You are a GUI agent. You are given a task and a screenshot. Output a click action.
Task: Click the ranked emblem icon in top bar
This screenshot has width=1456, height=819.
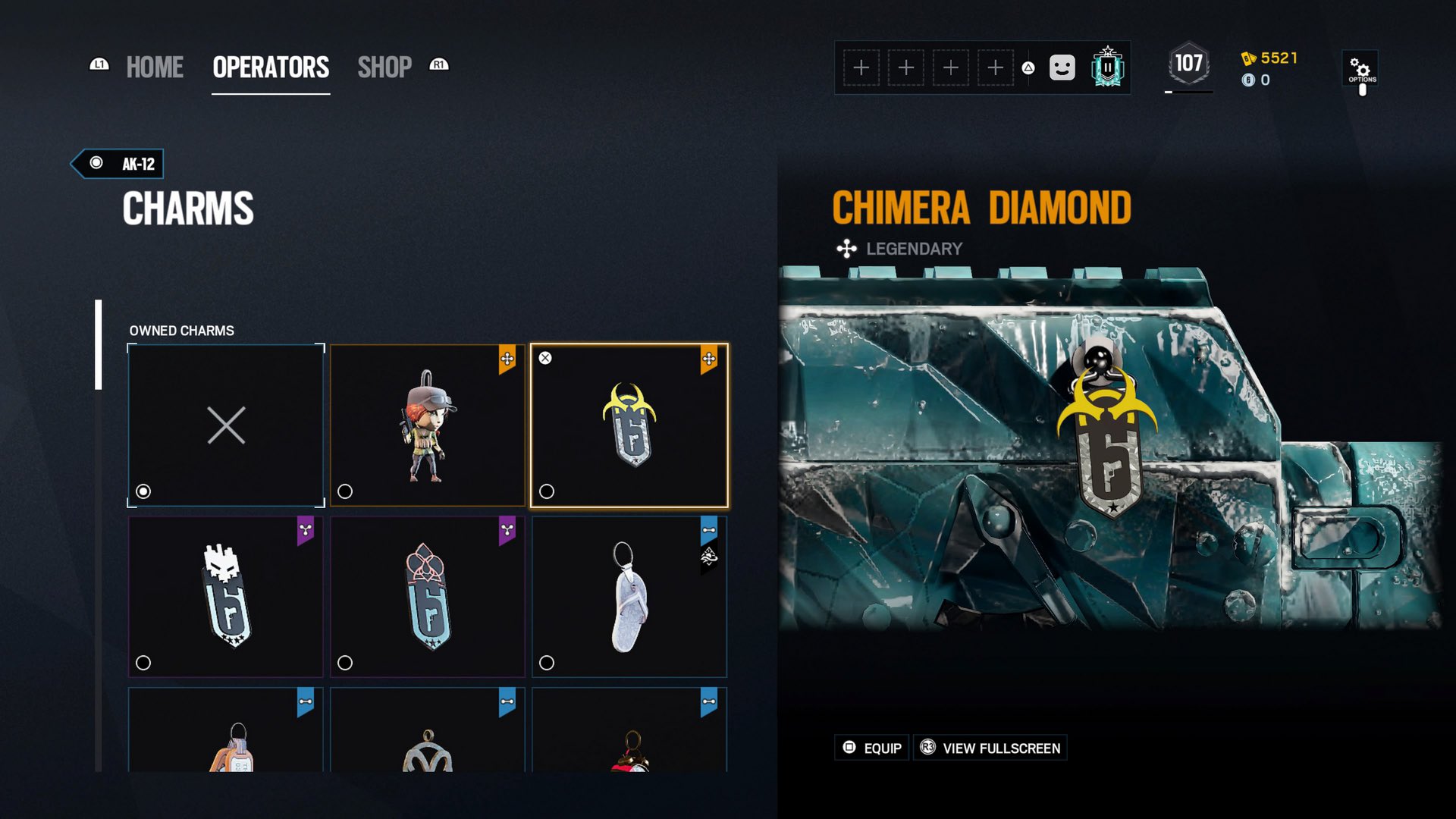point(1107,67)
